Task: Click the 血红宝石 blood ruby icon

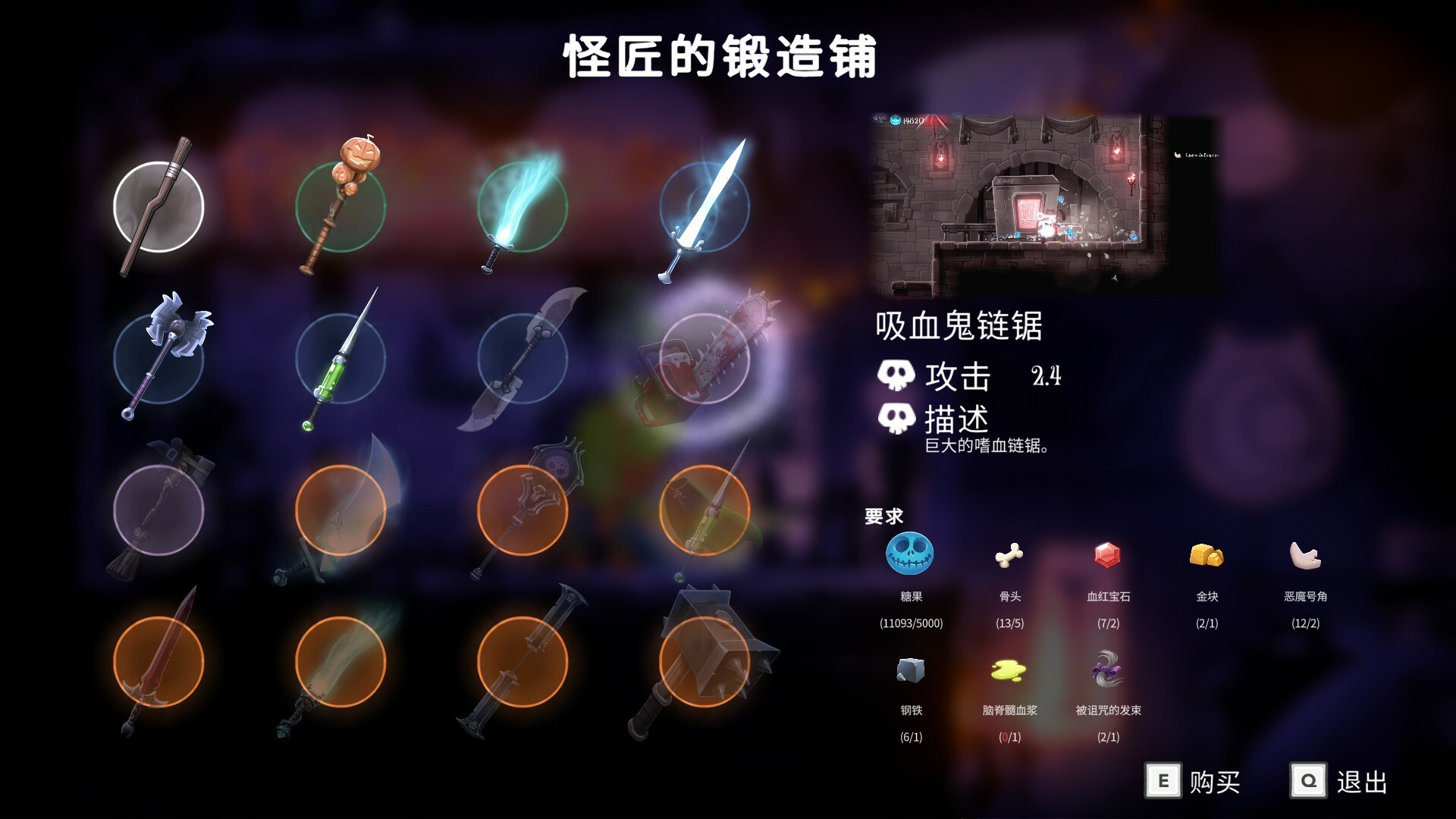Action: tap(1107, 556)
